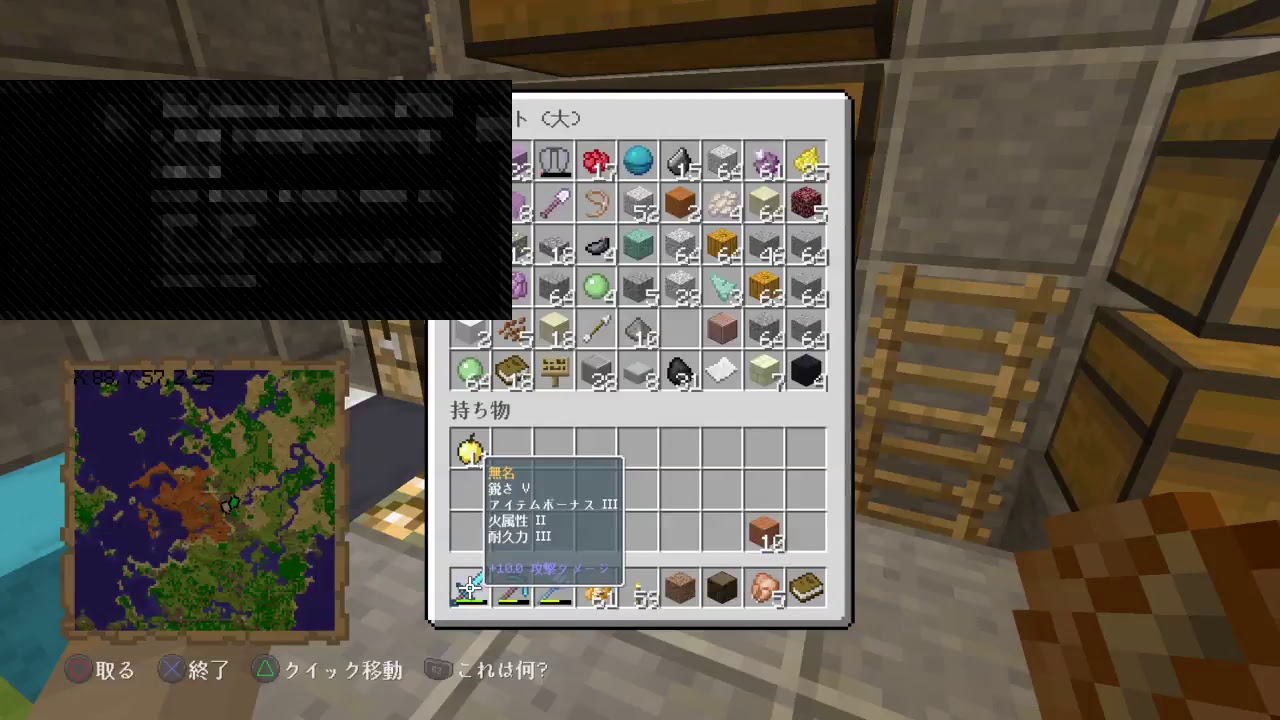
Task: Click the netherrack block in the chest
Action: pos(807,205)
